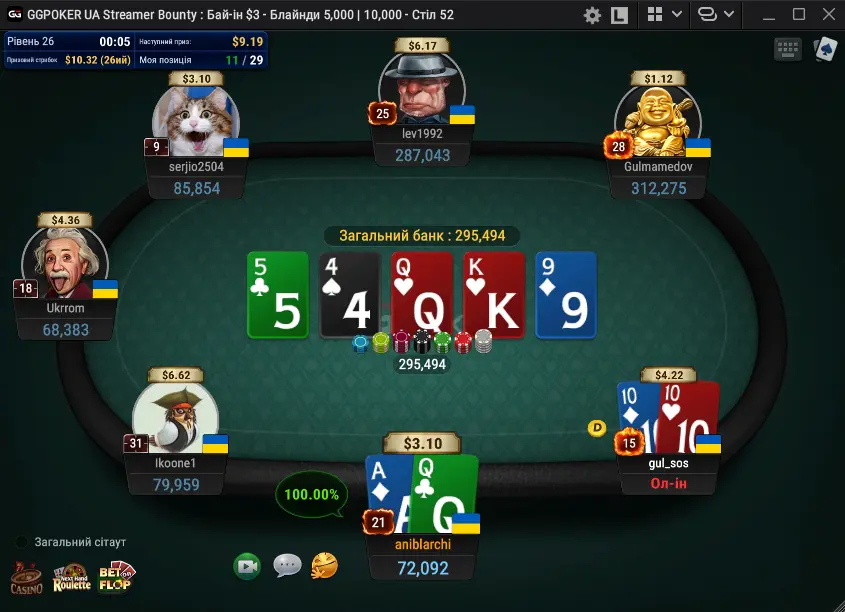Open the laughing emoji reactions
This screenshot has width=845, height=612.
(x=324, y=566)
